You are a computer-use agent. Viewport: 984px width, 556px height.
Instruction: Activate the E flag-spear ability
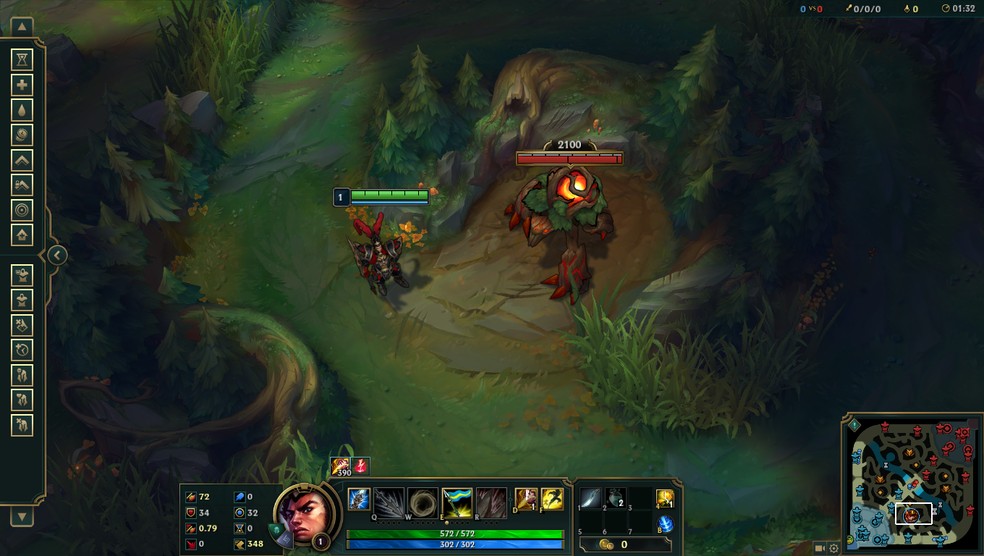coord(457,499)
